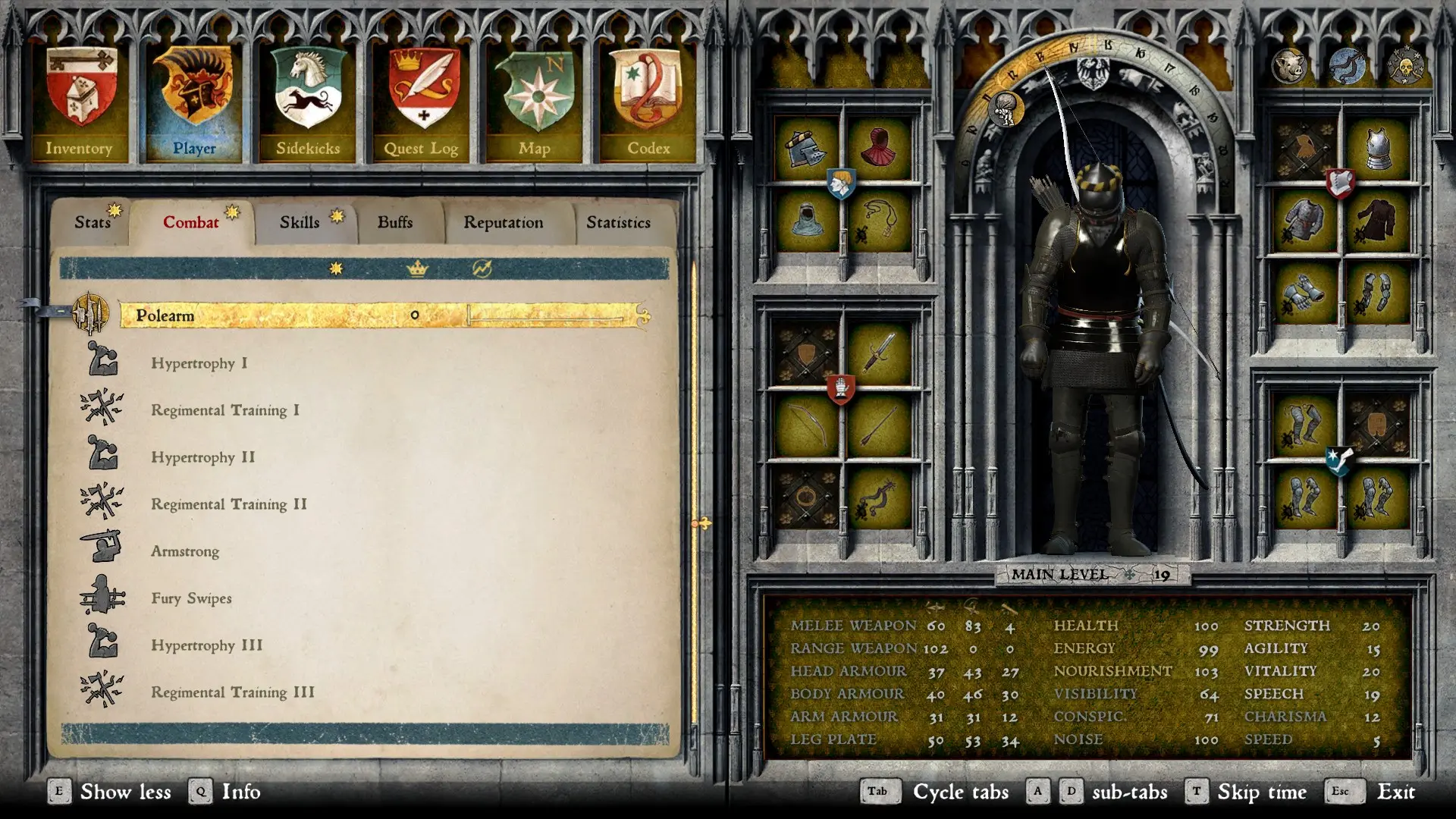Click the boar head circle icon
Viewport: 1456px width, 819px height.
[1289, 65]
